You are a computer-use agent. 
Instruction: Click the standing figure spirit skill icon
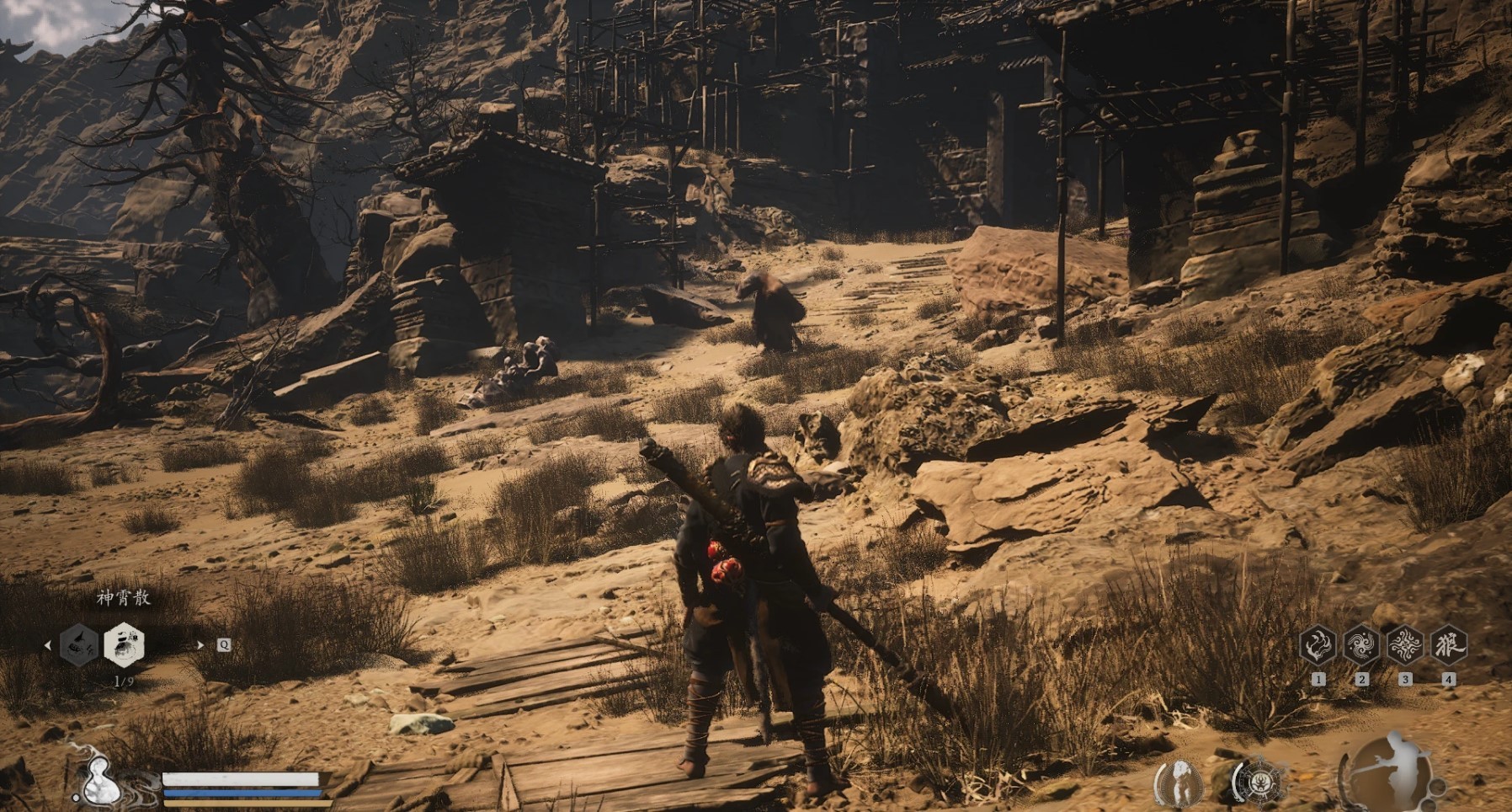1180,782
